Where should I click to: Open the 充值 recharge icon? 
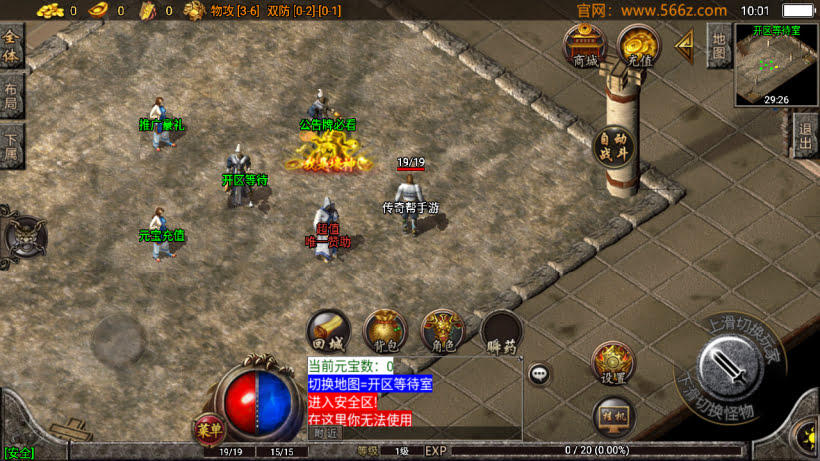[637, 45]
